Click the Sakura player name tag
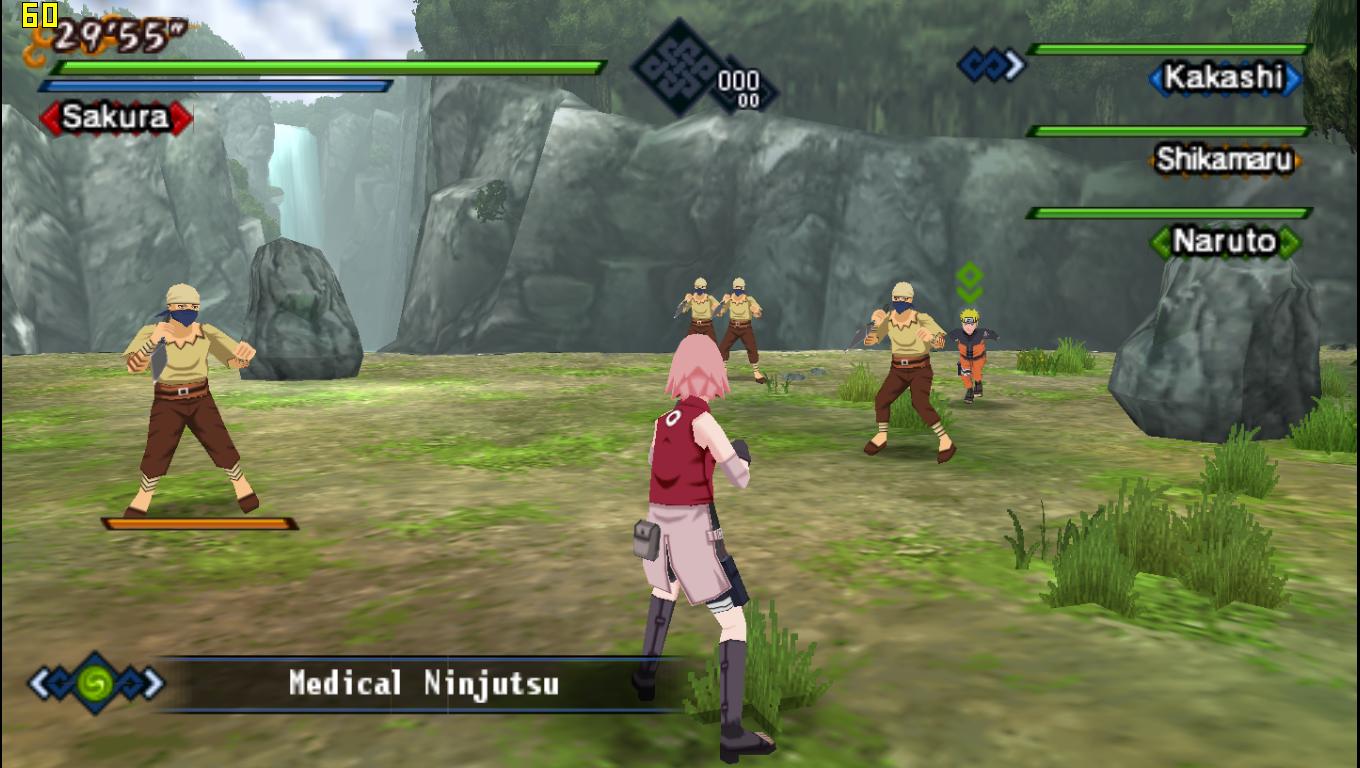Image resolution: width=1360 pixels, height=768 pixels. tap(116, 118)
